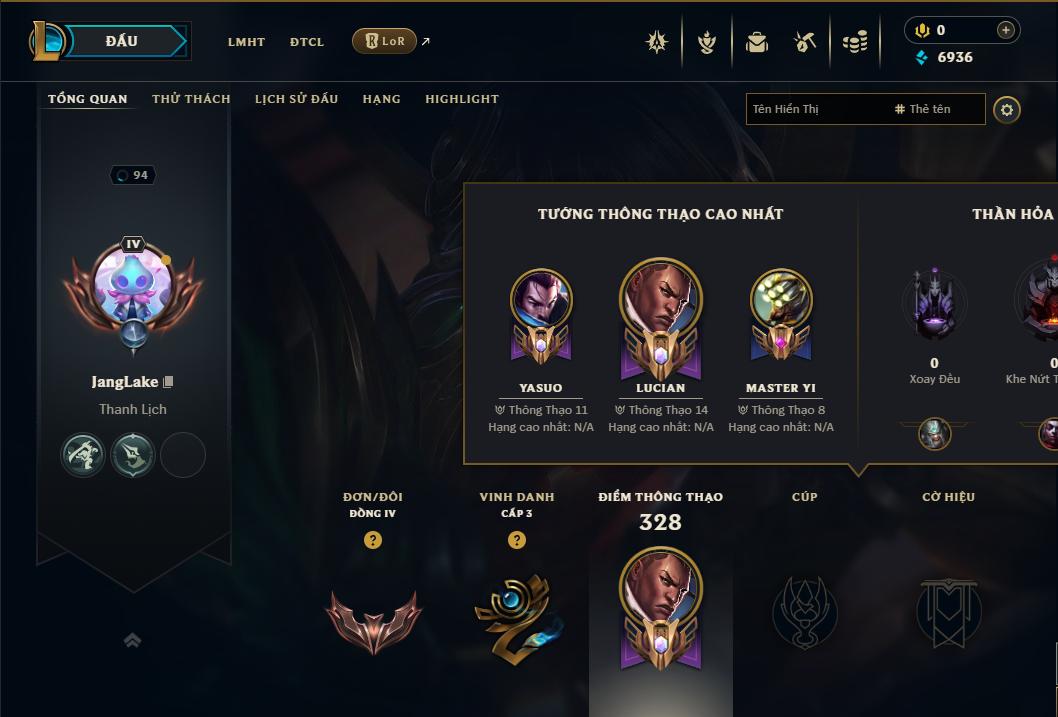Open the coin stack store icon

(x=855, y=42)
